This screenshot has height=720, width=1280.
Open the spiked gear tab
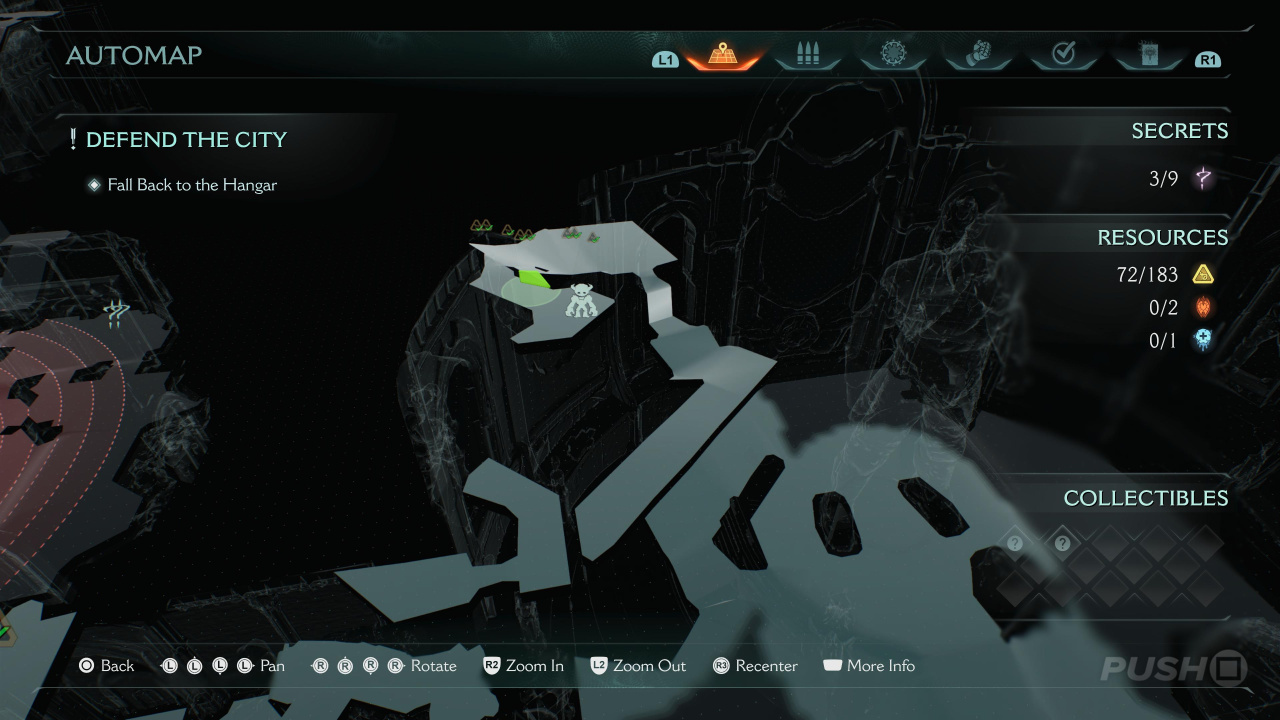892,55
